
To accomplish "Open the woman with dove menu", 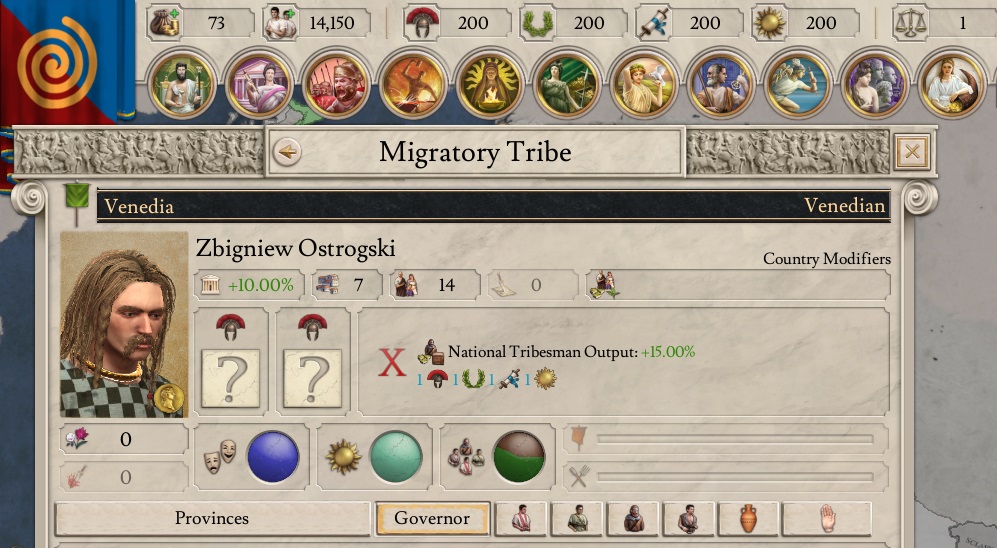I will coord(643,84).
